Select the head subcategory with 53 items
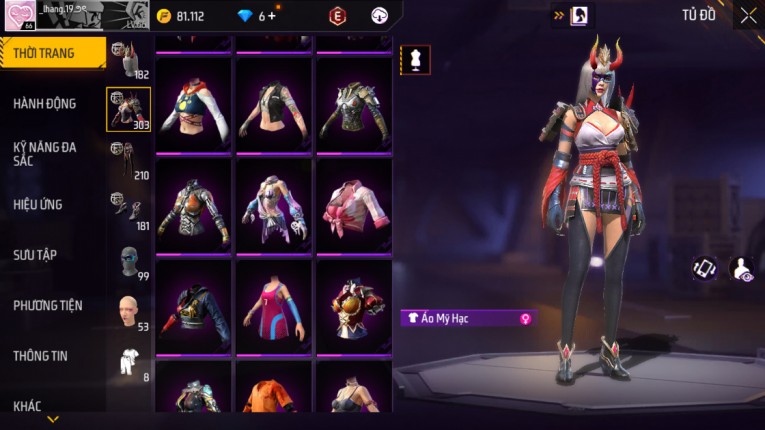The width and height of the screenshot is (765, 430). (x=128, y=311)
